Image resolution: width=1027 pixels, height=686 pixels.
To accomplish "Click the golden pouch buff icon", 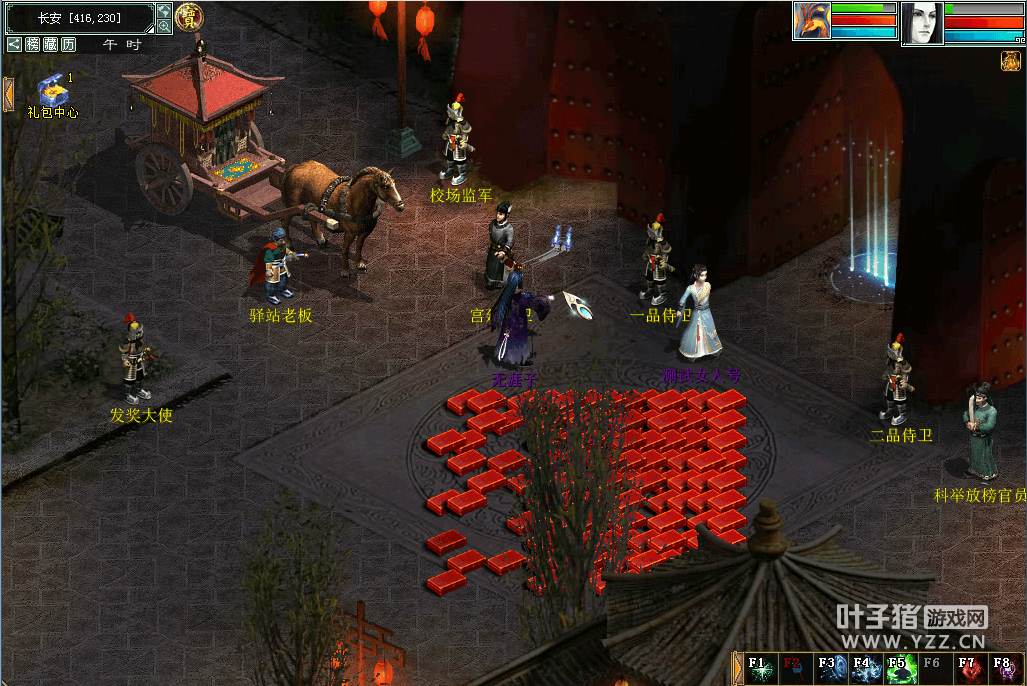I will (1010, 62).
